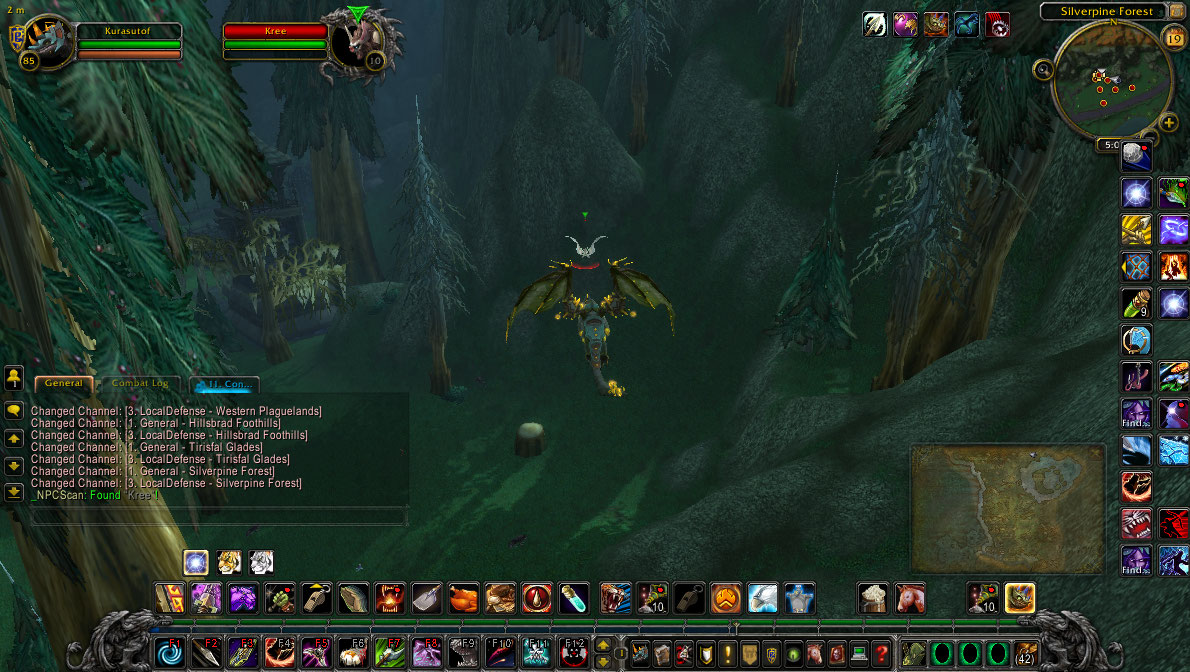The height and width of the screenshot is (672, 1190).
Task: Click the Silverpine Forest minimap
Action: [x=1111, y=80]
